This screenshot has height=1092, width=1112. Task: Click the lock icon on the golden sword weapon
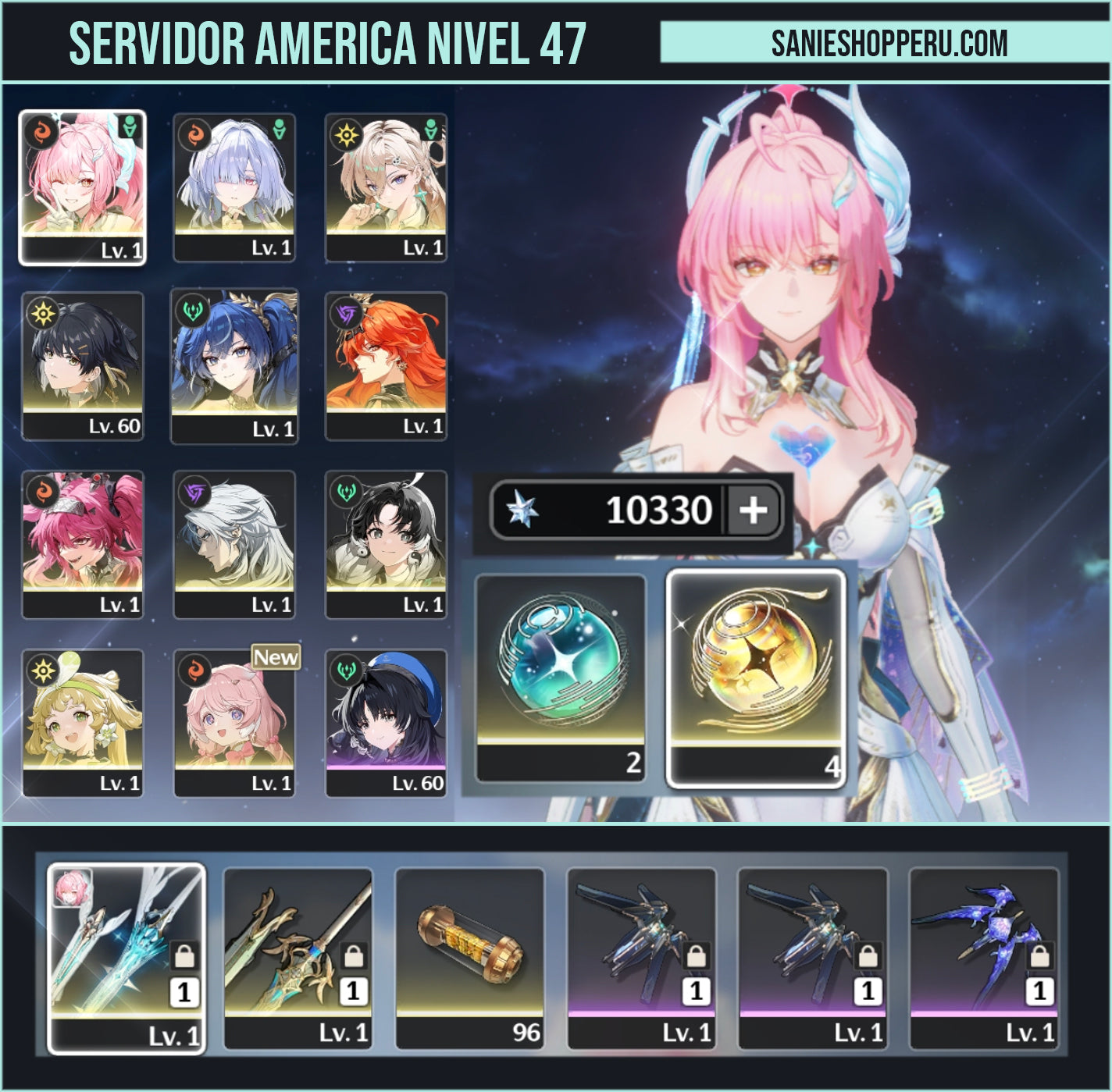point(355,956)
